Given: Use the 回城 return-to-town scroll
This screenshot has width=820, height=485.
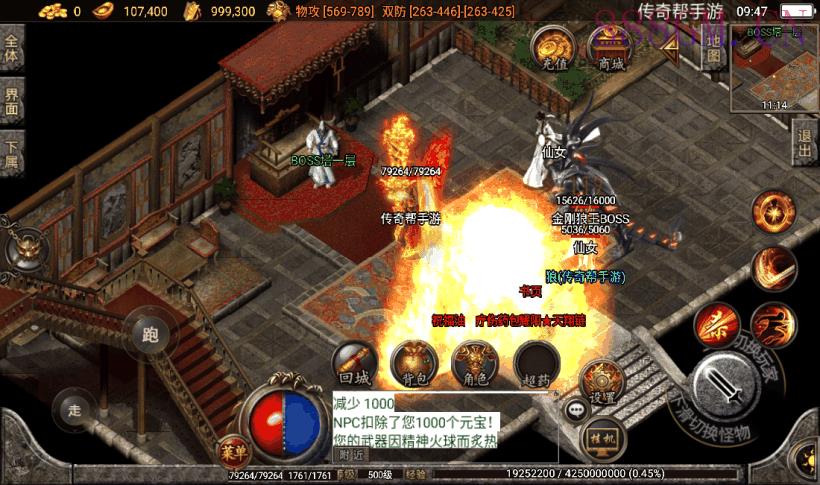Looking at the screenshot, I should point(355,364).
